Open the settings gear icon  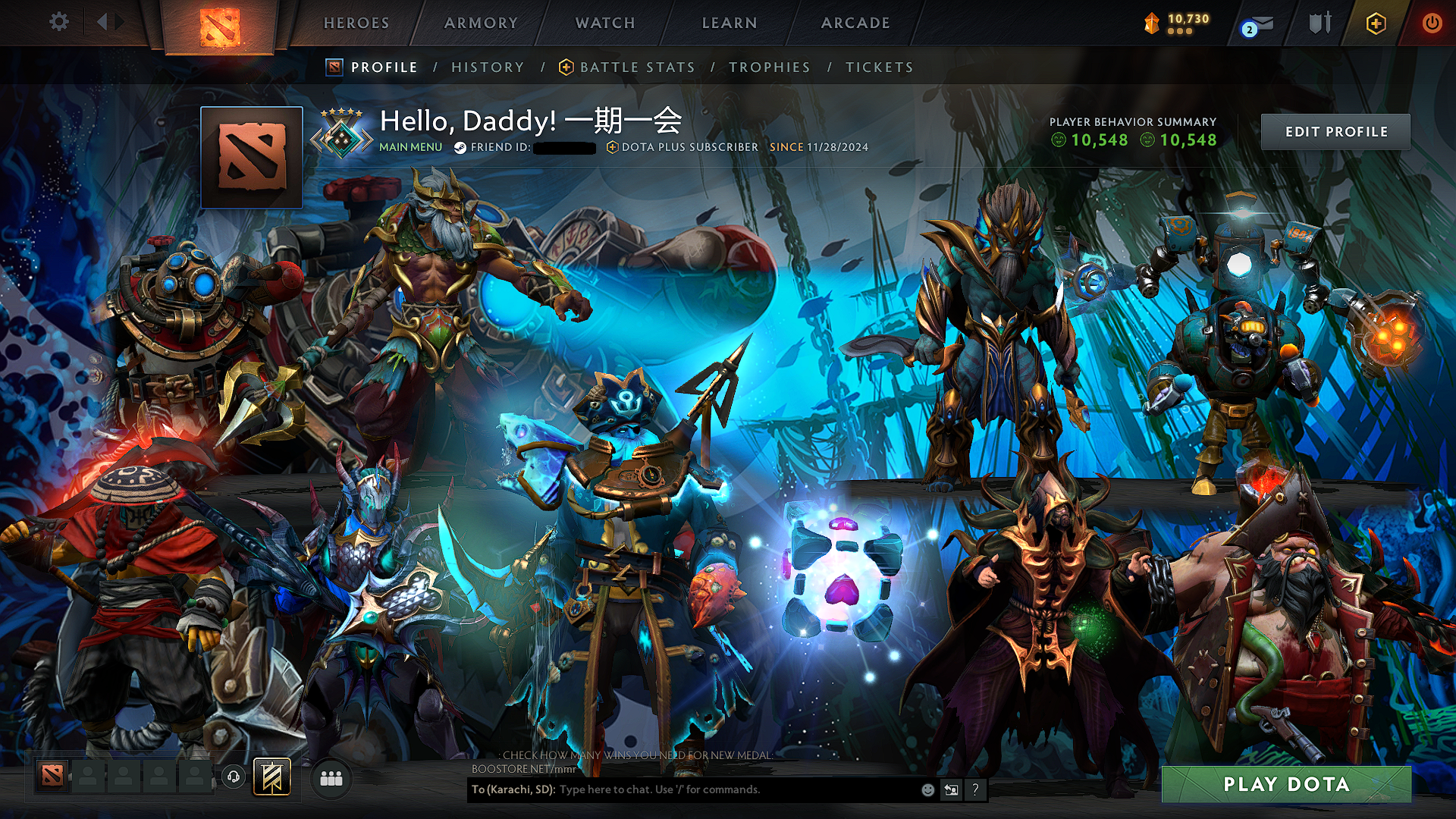click(x=58, y=22)
